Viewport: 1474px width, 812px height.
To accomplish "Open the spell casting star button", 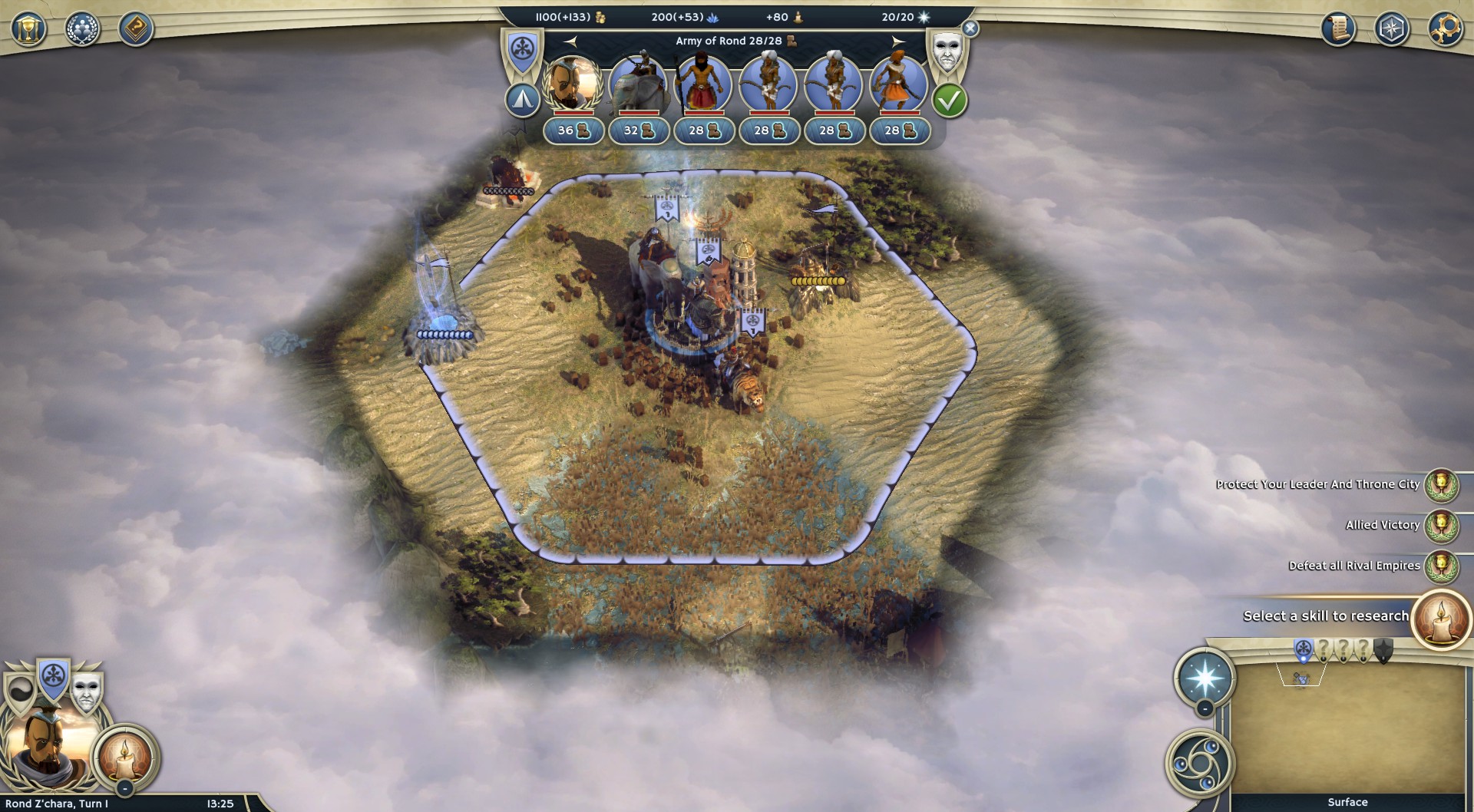I will (x=1205, y=678).
